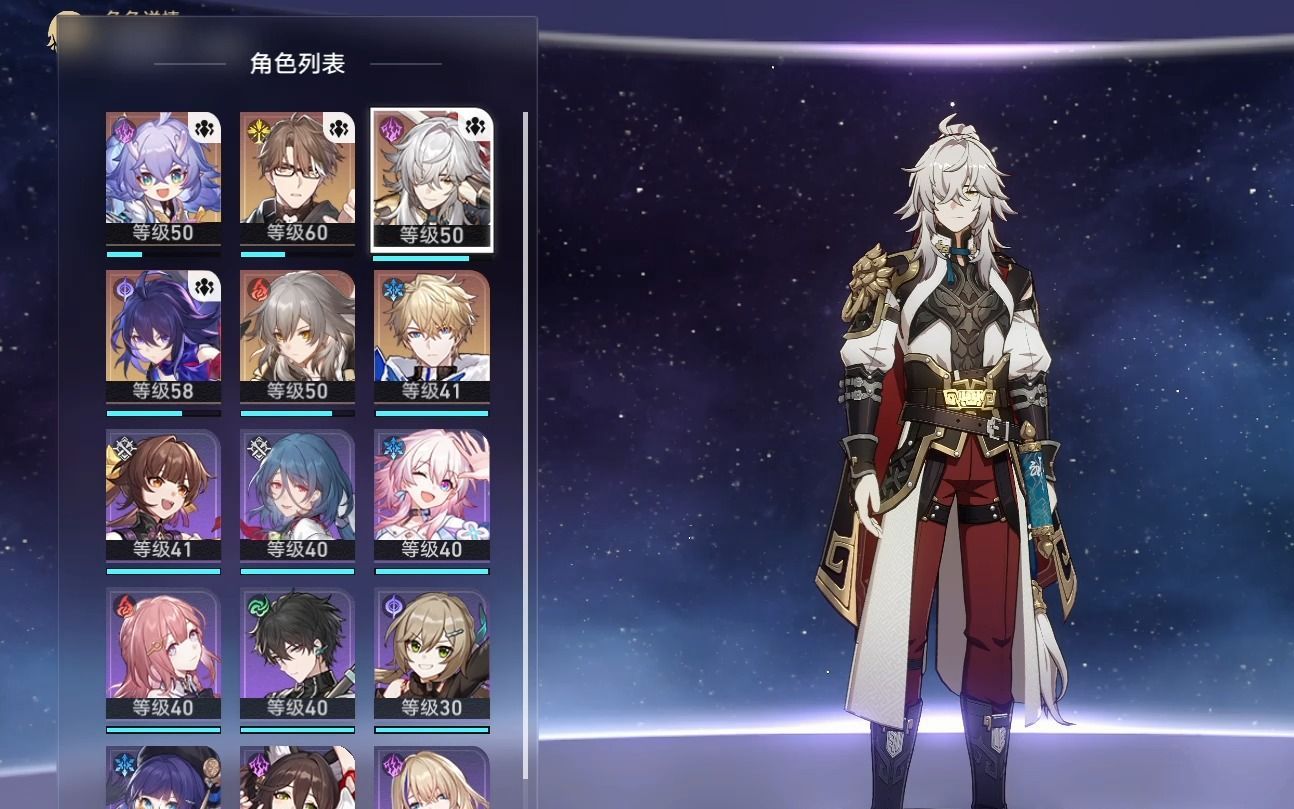
Task: Select white-haired Jing Yuan's level 50 tile
Action: (431, 178)
